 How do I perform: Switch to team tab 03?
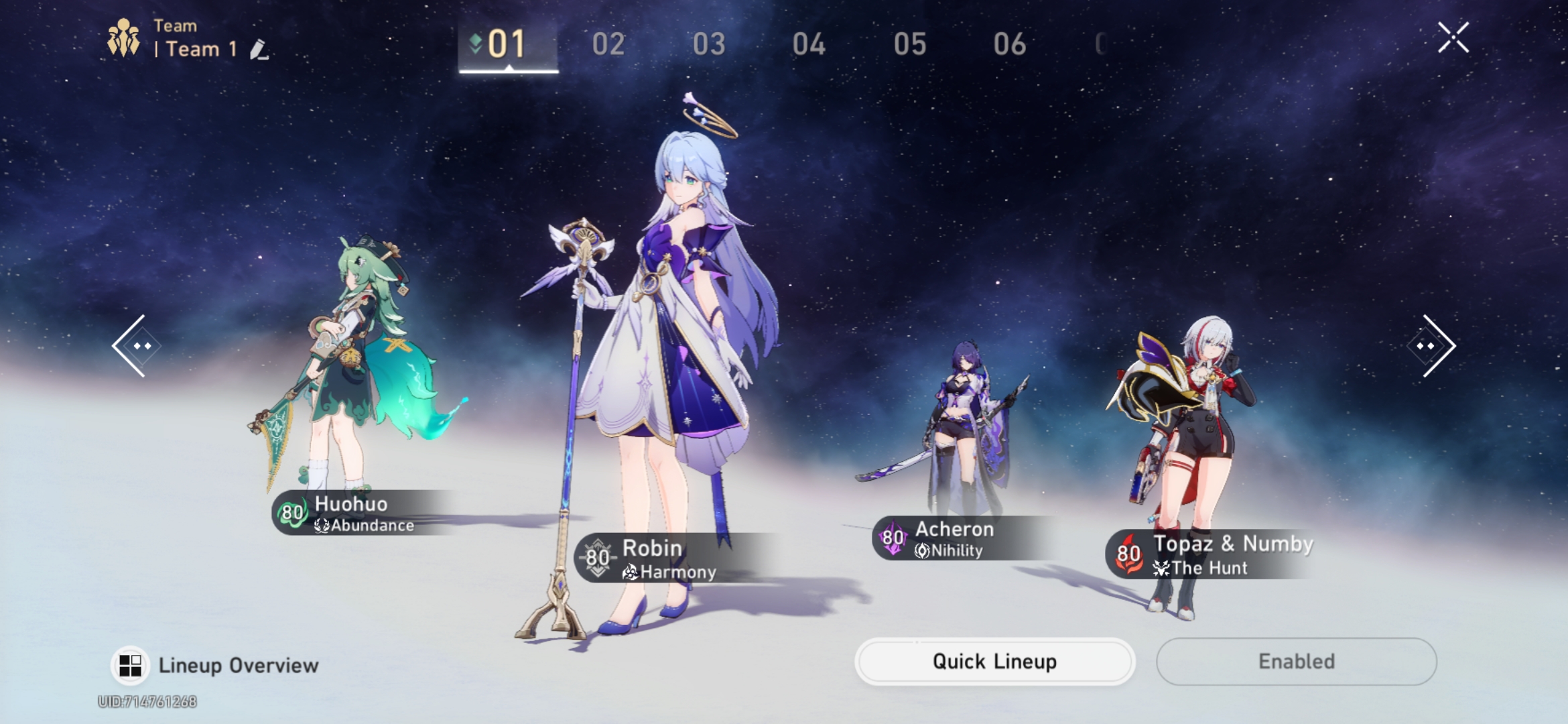(x=710, y=43)
